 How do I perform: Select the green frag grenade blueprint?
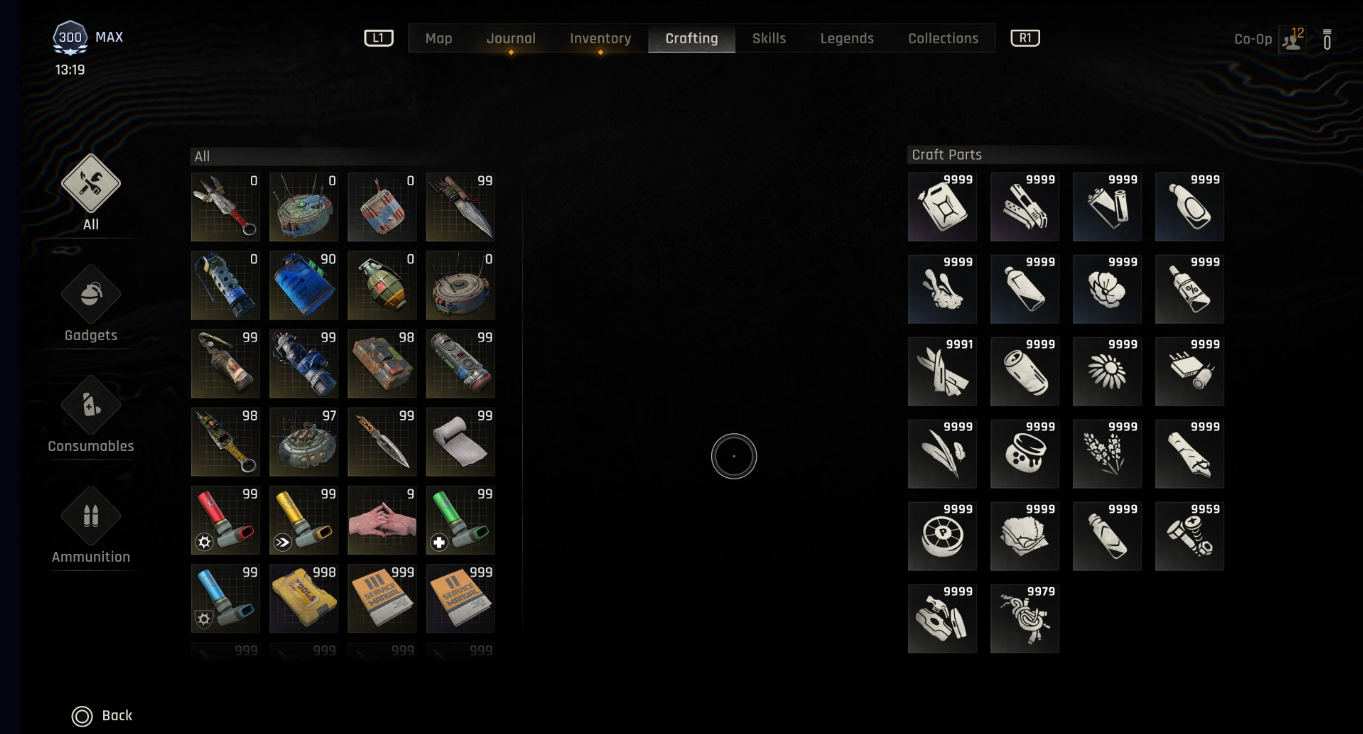click(382, 286)
